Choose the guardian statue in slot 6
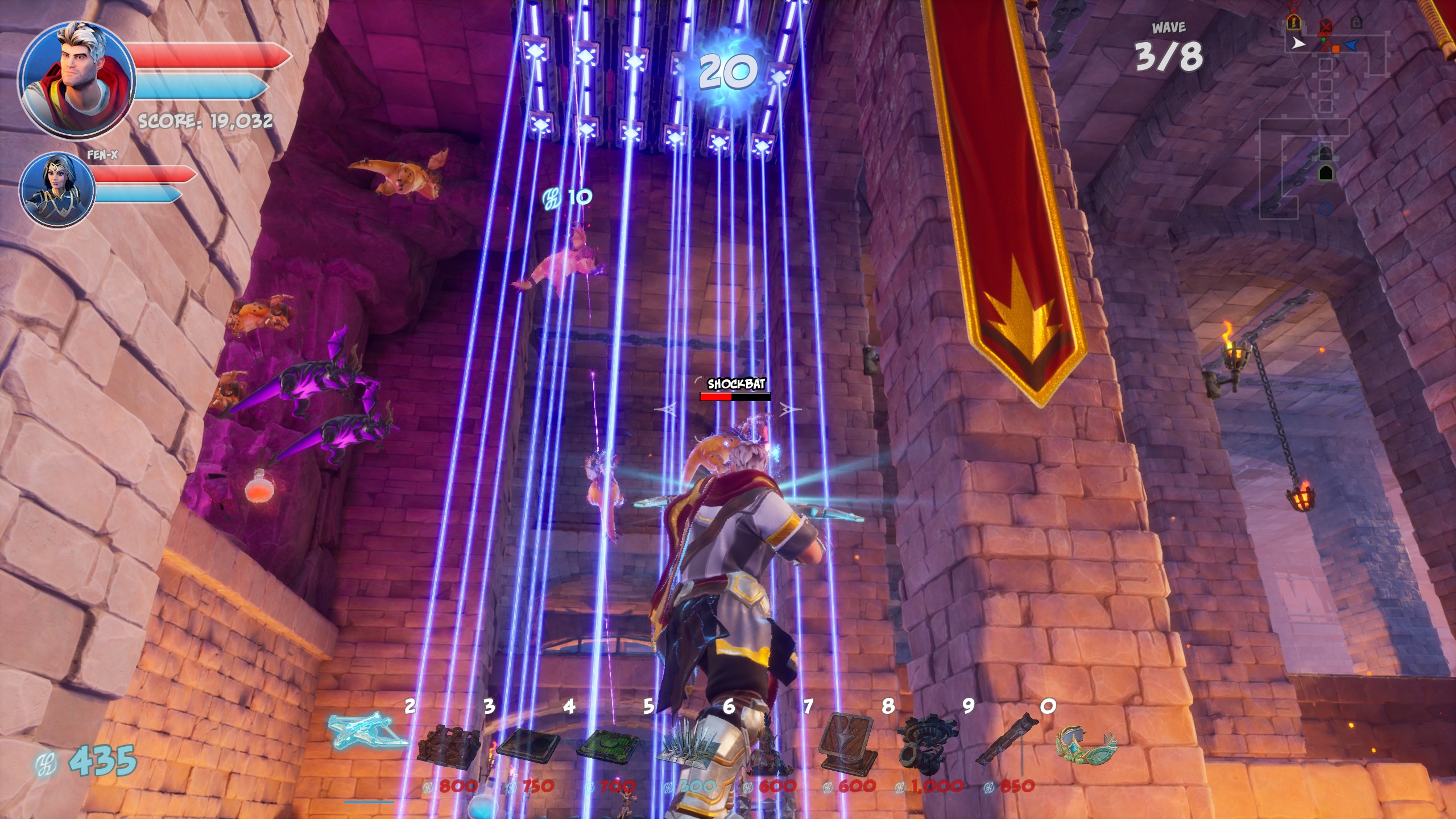 [x=768, y=751]
